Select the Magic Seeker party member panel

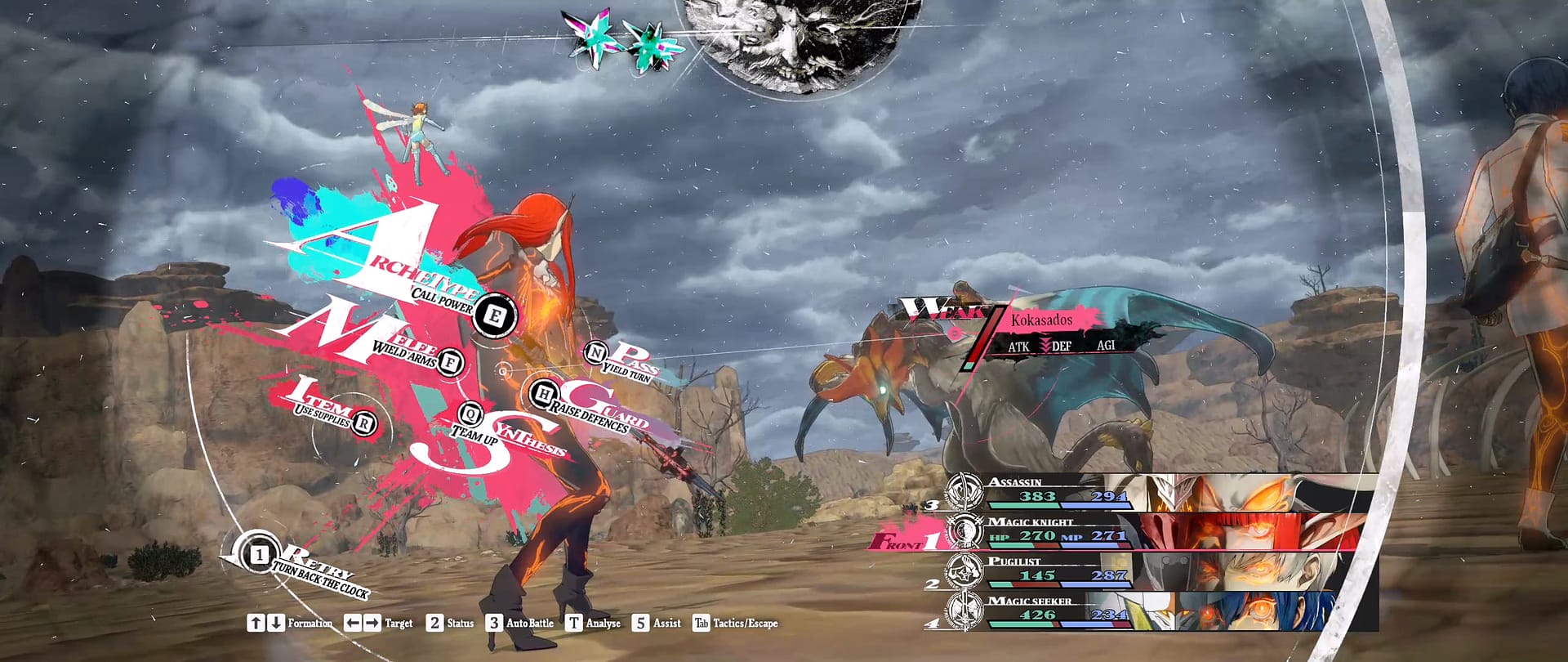1160,611
